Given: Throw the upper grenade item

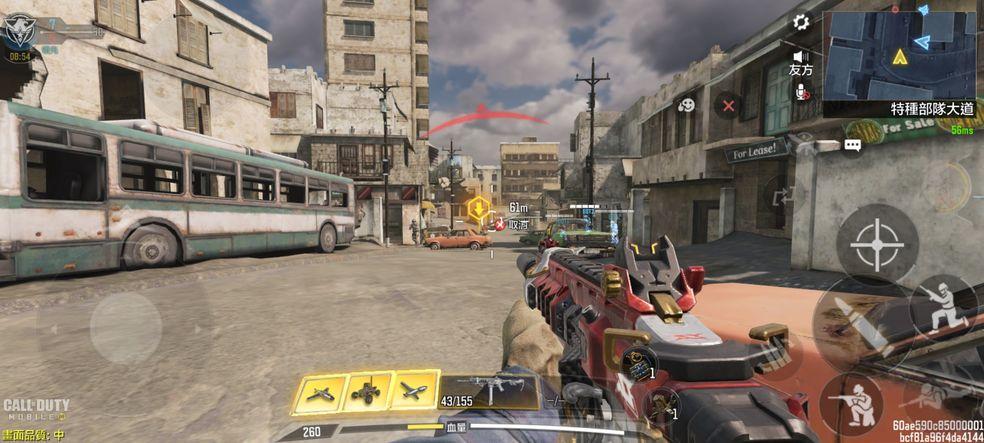Looking at the screenshot, I should click(638, 362).
